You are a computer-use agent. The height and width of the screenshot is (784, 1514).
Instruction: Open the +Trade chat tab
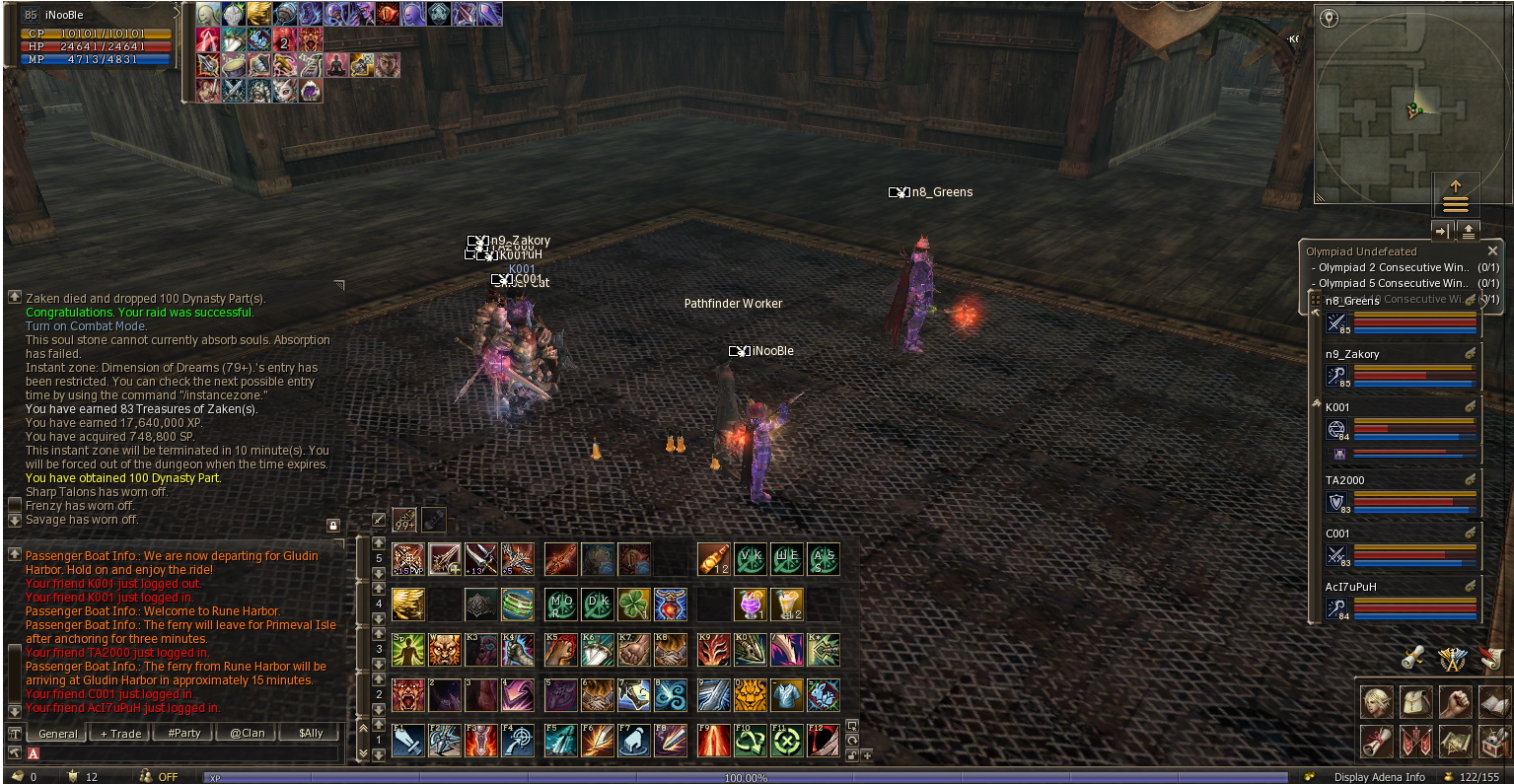coord(120,734)
